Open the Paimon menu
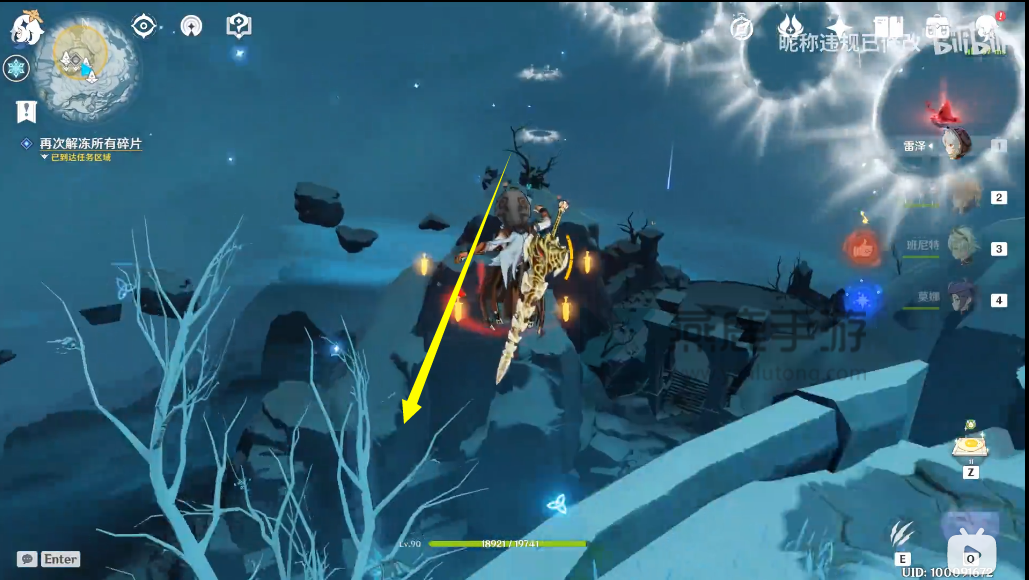Screen dimensions: 1029x580 pos(26,27)
